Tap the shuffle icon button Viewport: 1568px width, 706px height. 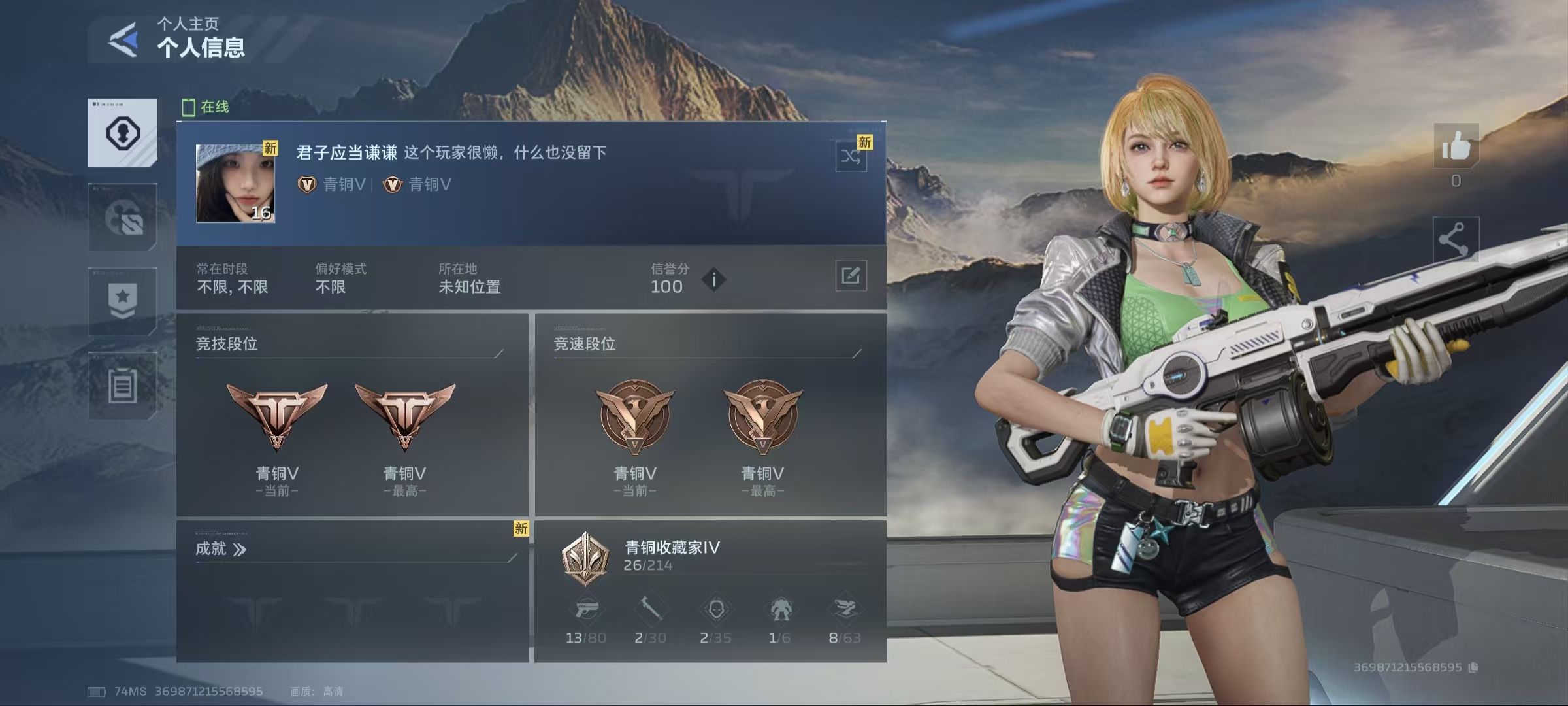(x=851, y=157)
